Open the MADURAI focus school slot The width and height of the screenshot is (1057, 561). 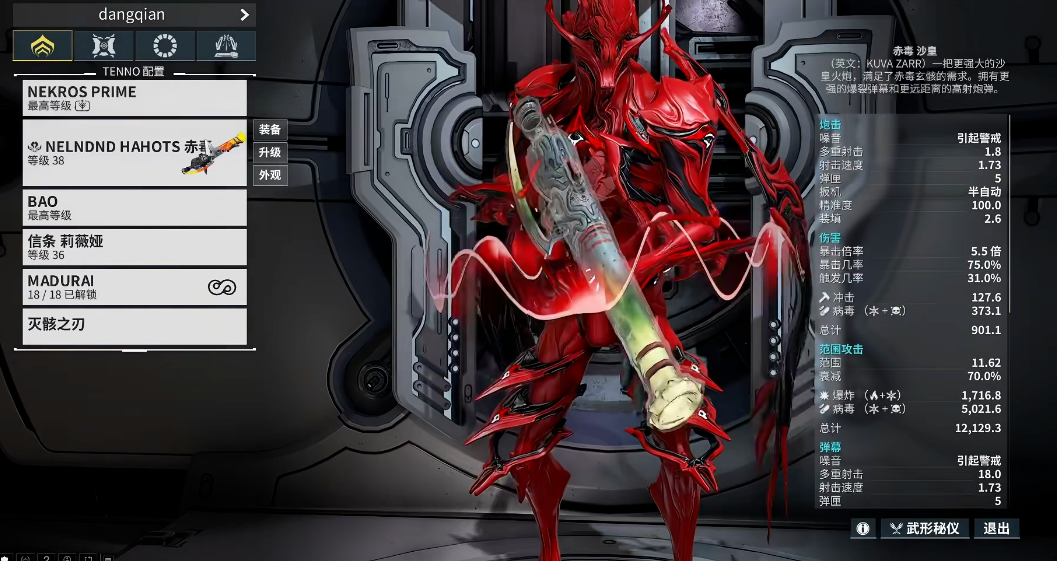tap(134, 287)
